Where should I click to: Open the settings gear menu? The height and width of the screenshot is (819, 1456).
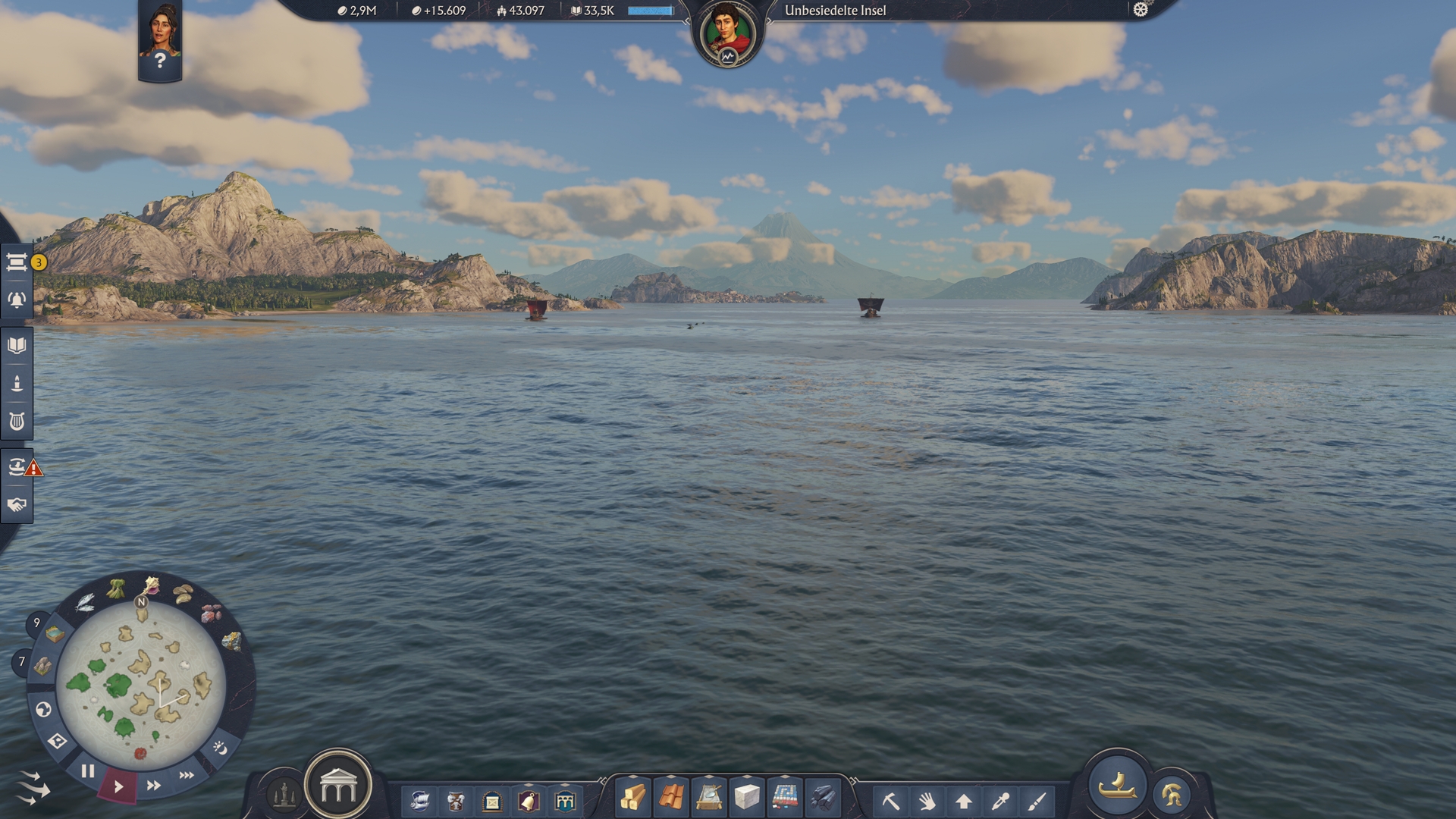1141,10
